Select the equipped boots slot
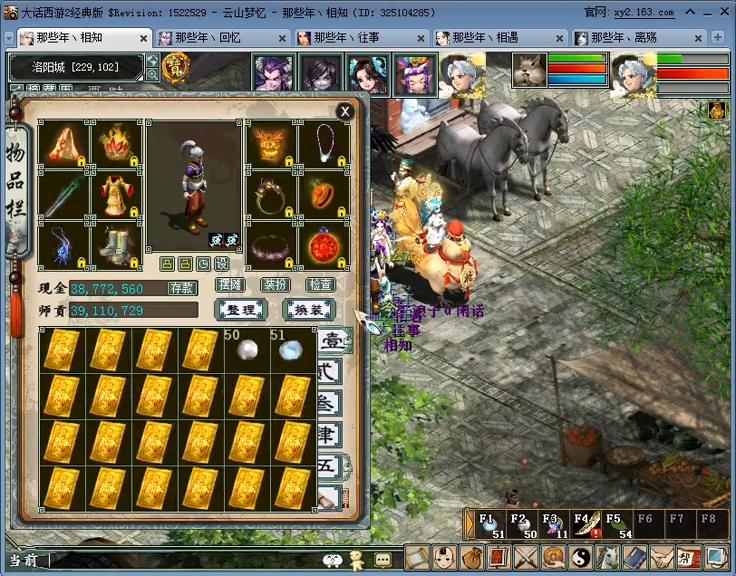Image resolution: width=736 pixels, height=576 pixels. (x=116, y=245)
